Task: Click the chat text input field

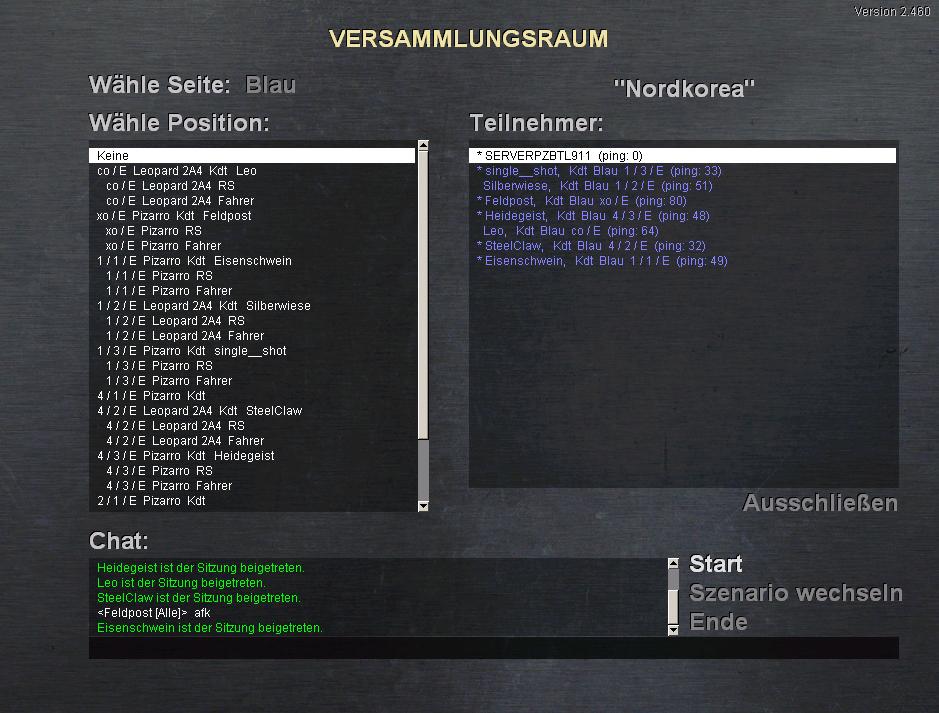Action: 493,648
